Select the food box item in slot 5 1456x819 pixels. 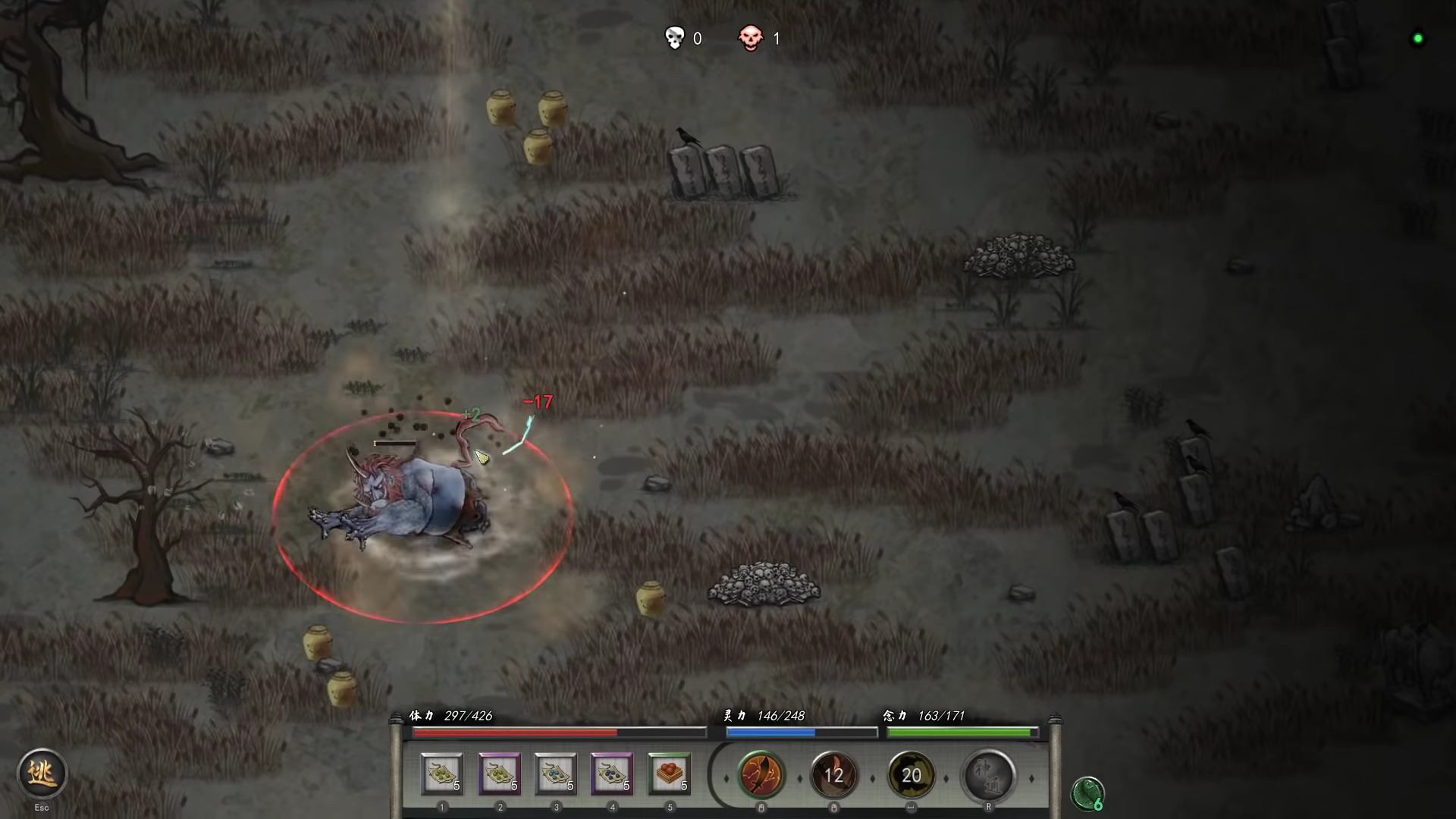[670, 775]
